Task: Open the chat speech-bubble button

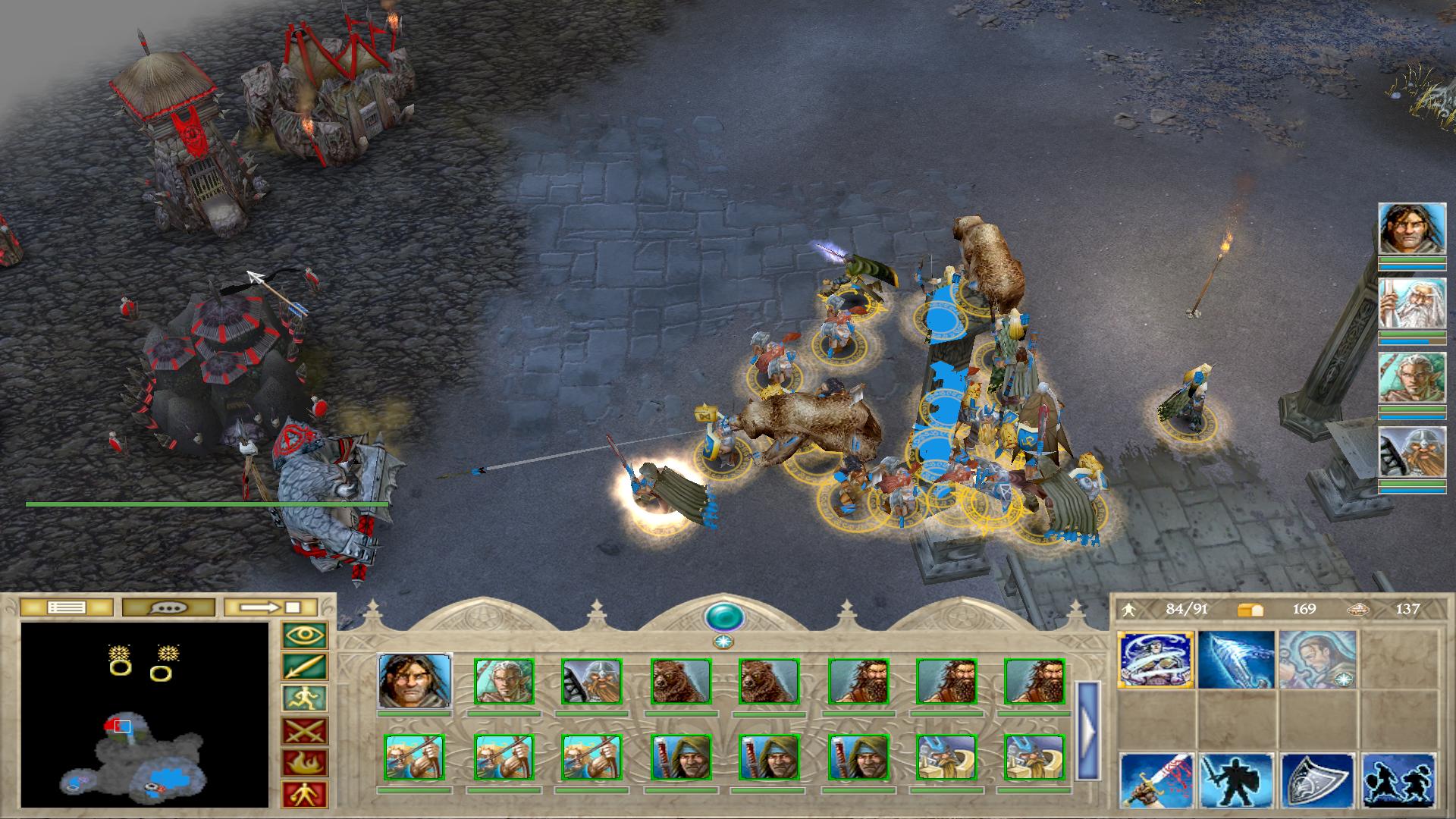Action: (x=168, y=607)
